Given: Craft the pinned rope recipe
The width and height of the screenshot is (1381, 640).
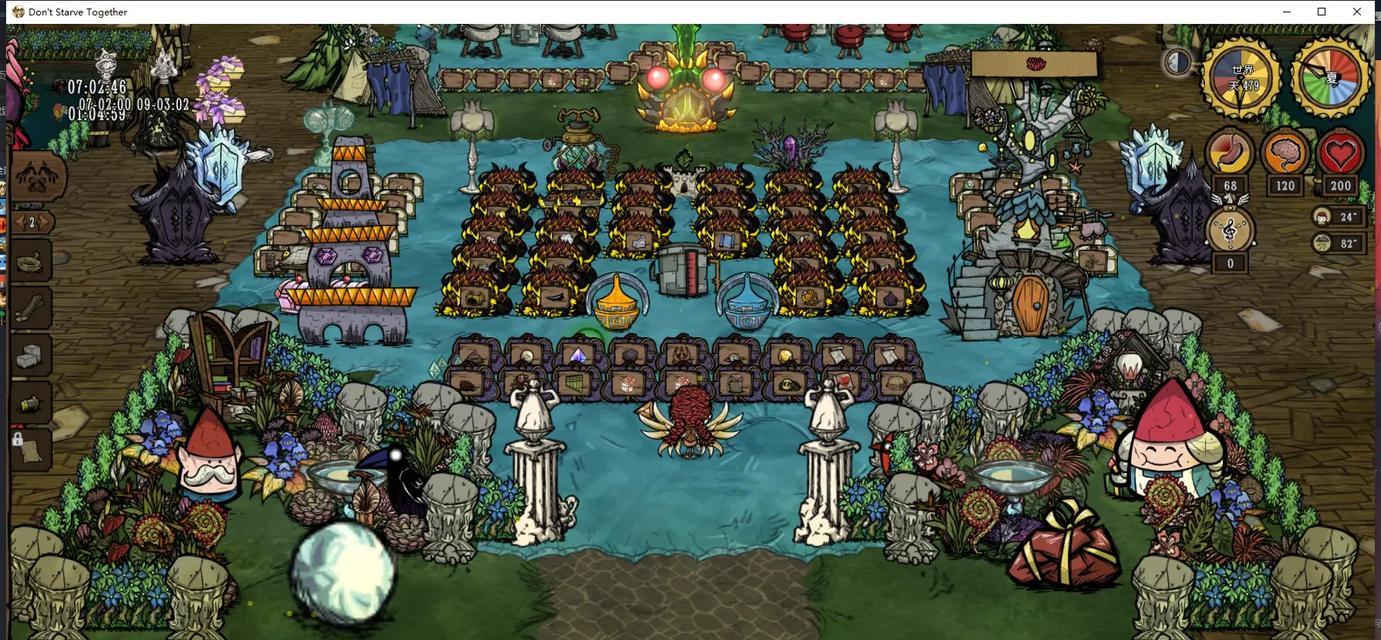Looking at the screenshot, I should [x=31, y=262].
